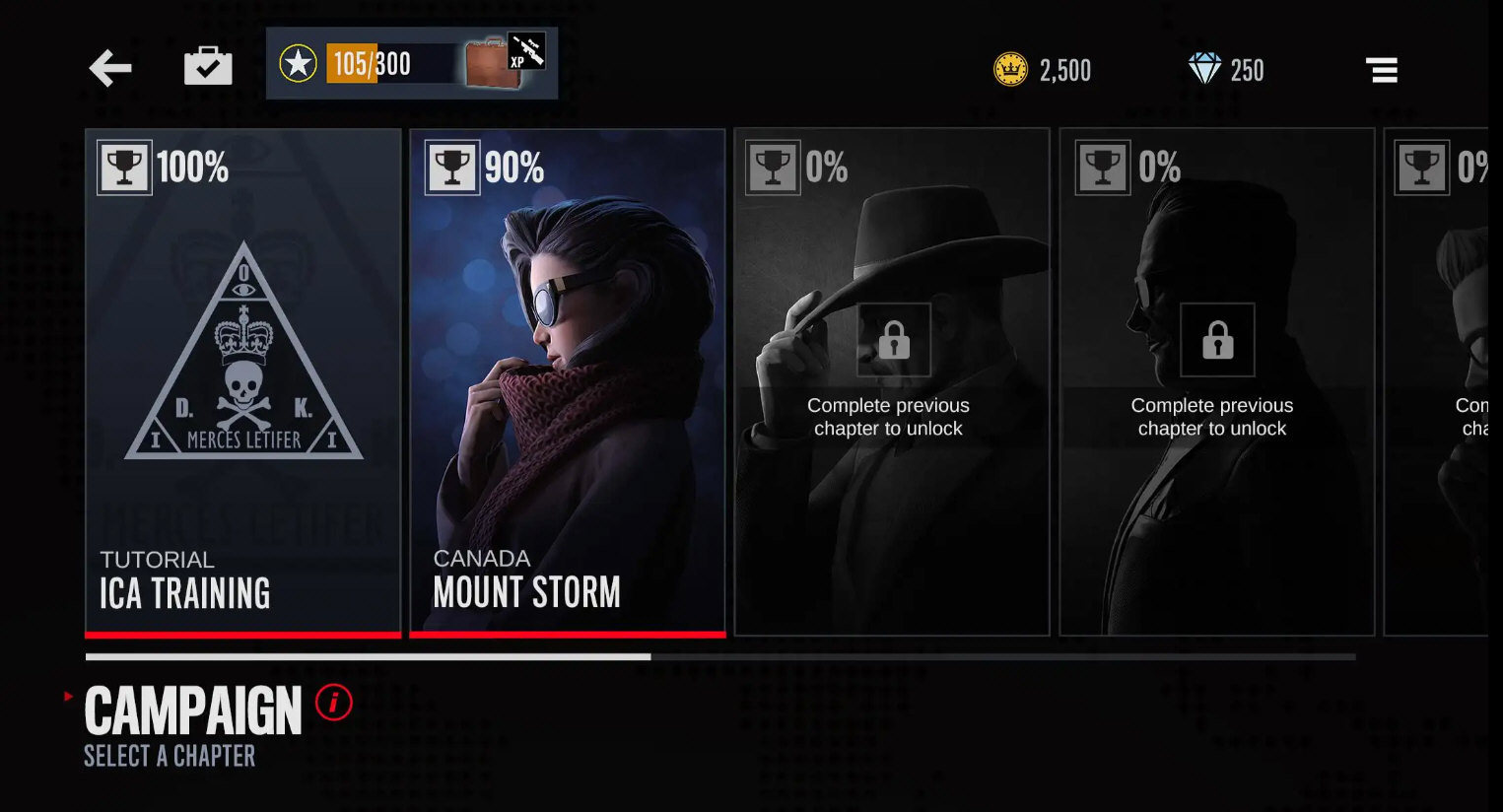Image resolution: width=1503 pixels, height=812 pixels.
Task: Select the locked chapter with hat-wearing man
Action: pos(891,382)
